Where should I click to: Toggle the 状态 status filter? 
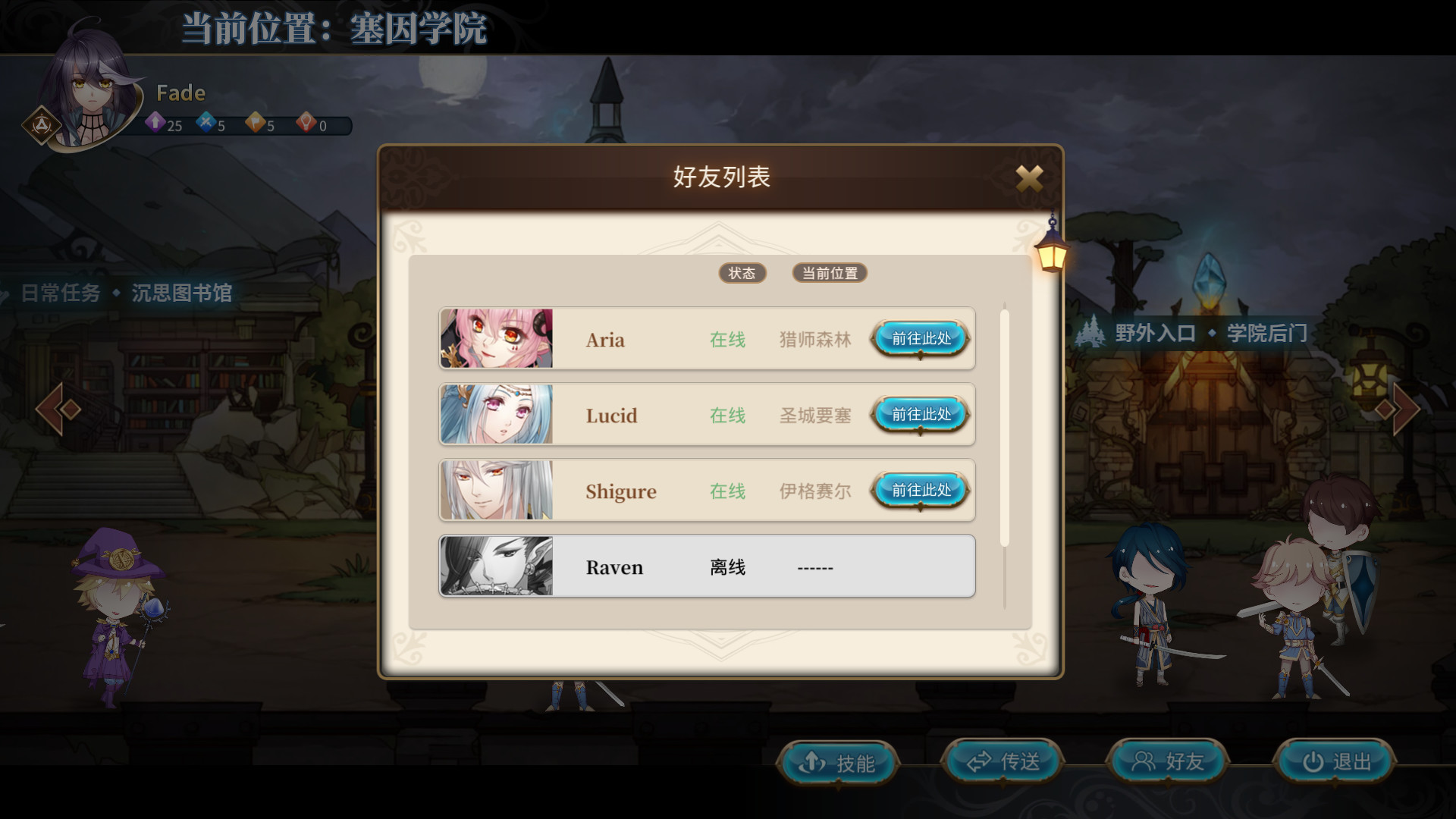(742, 273)
